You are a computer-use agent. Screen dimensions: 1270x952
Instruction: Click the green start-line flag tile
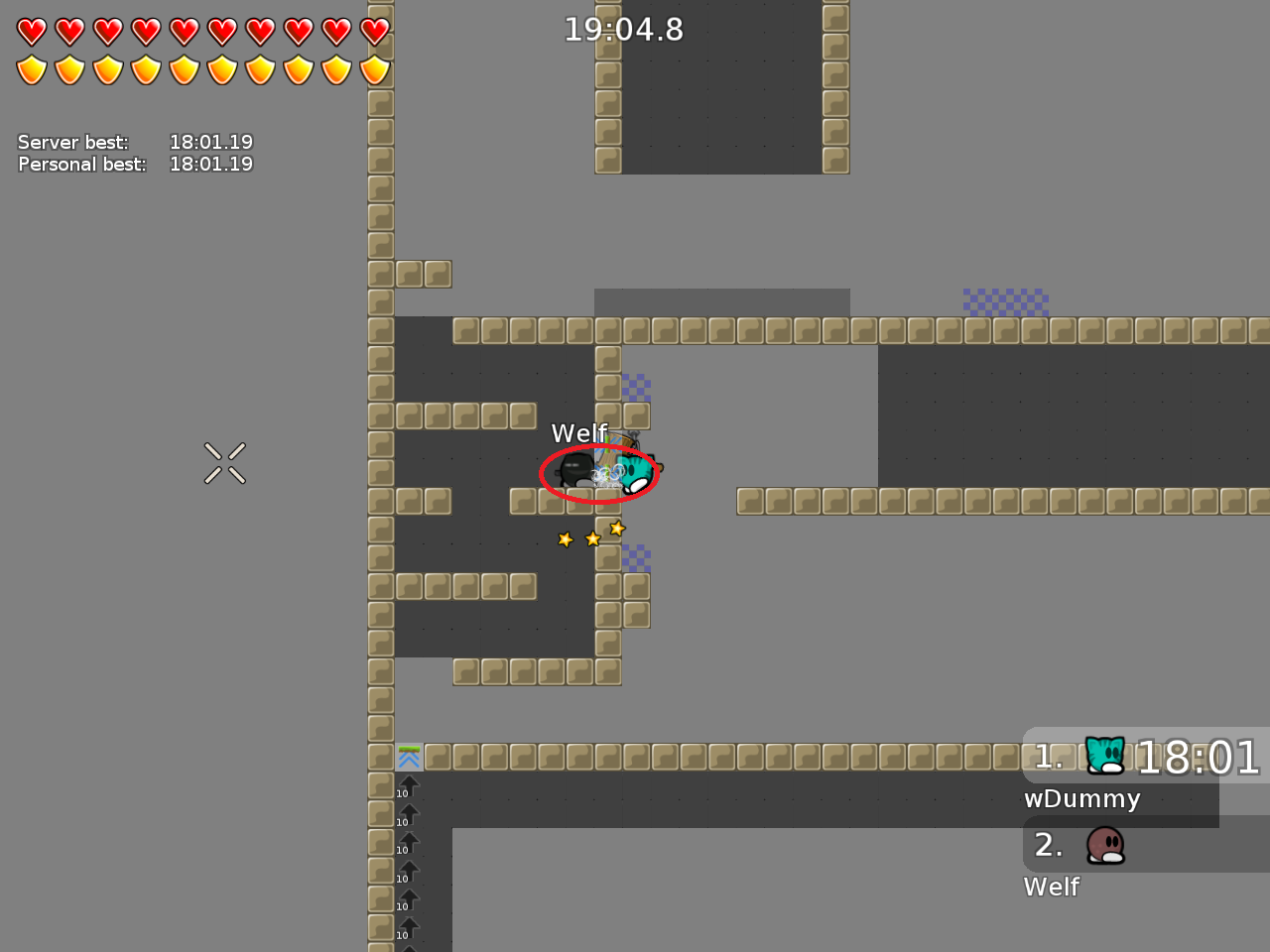coord(409,756)
